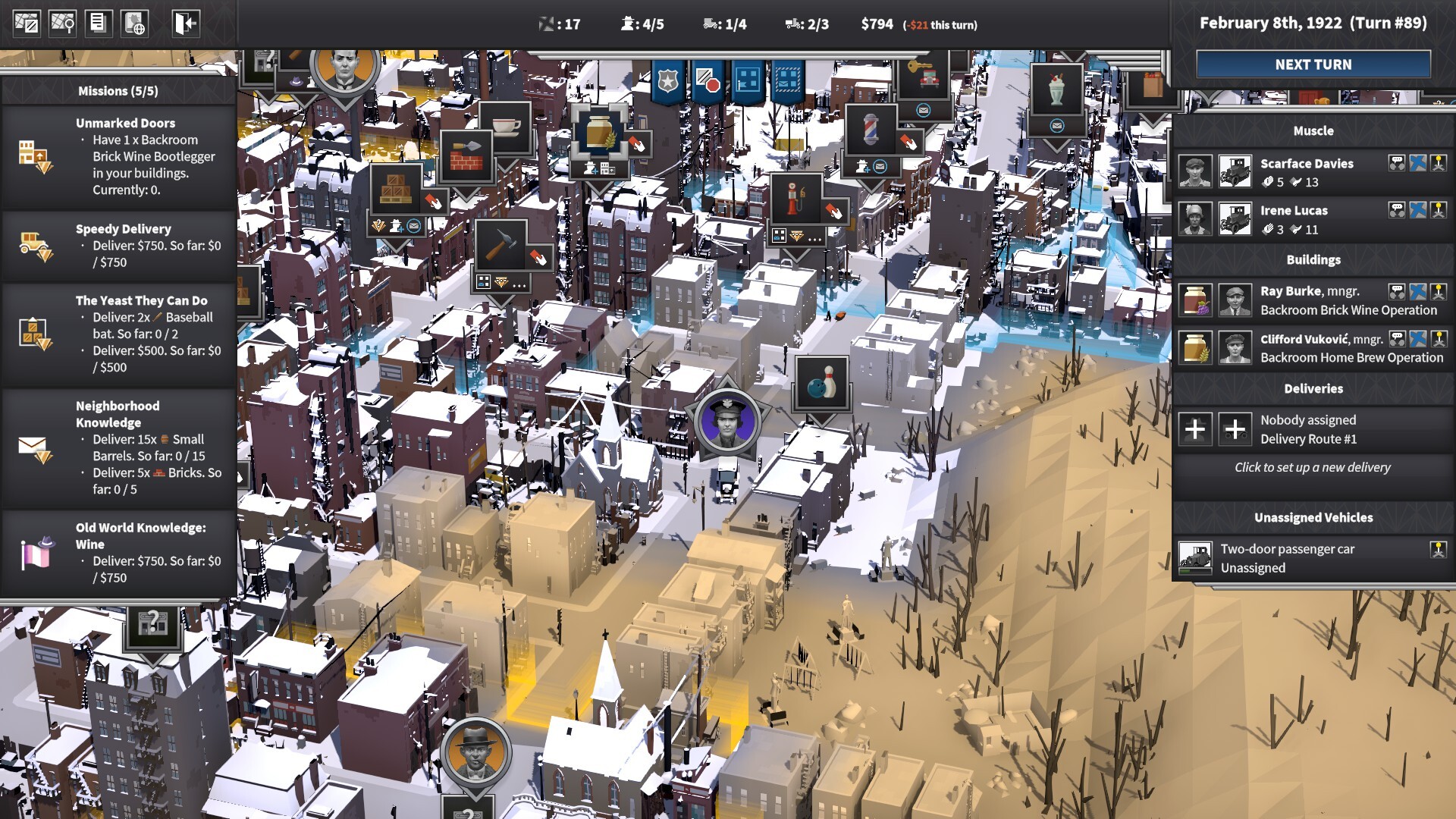Open the book with globe icon
This screenshot has width=1456, height=819.
click(x=134, y=24)
